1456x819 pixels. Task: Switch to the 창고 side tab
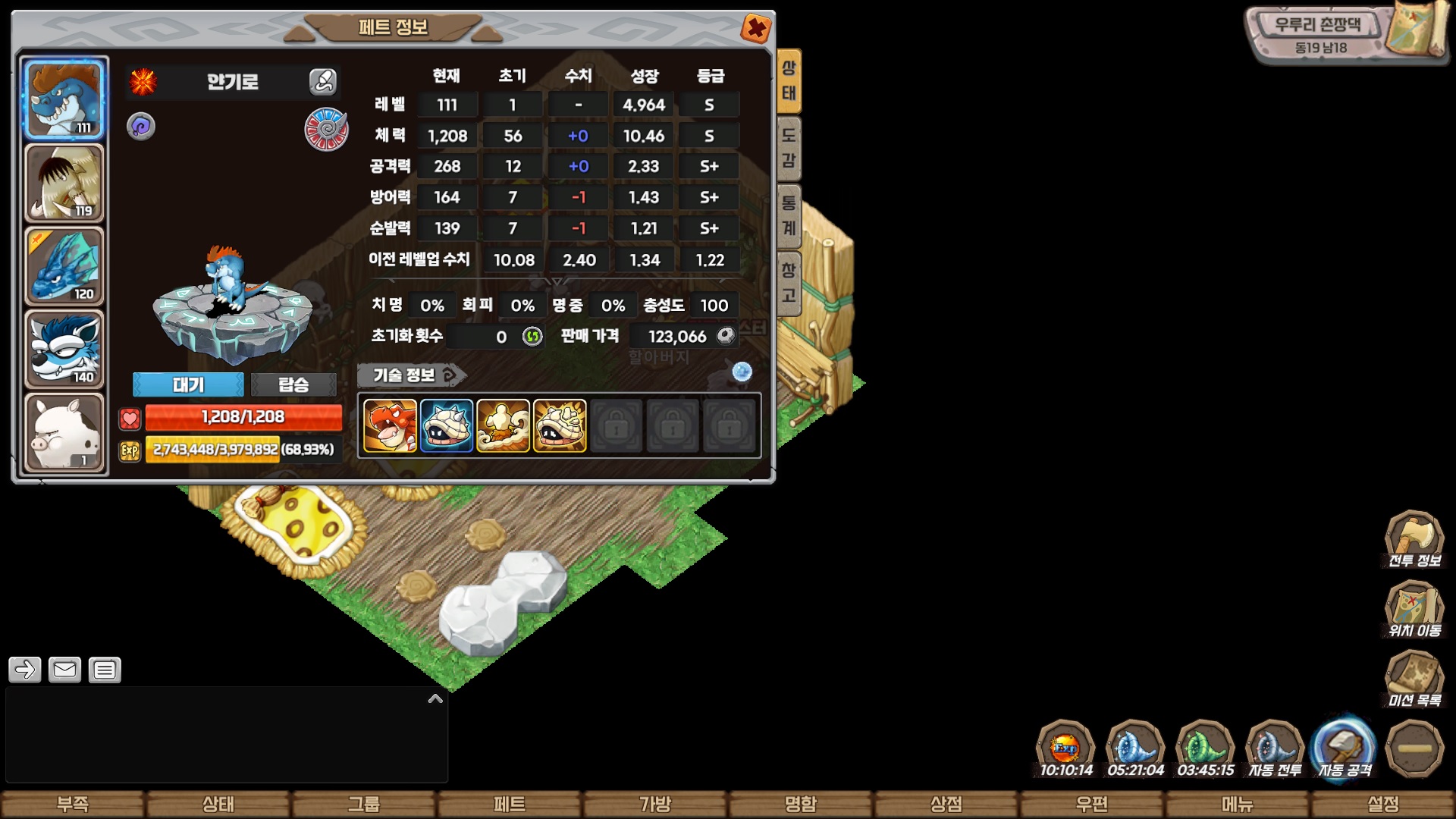tap(789, 282)
